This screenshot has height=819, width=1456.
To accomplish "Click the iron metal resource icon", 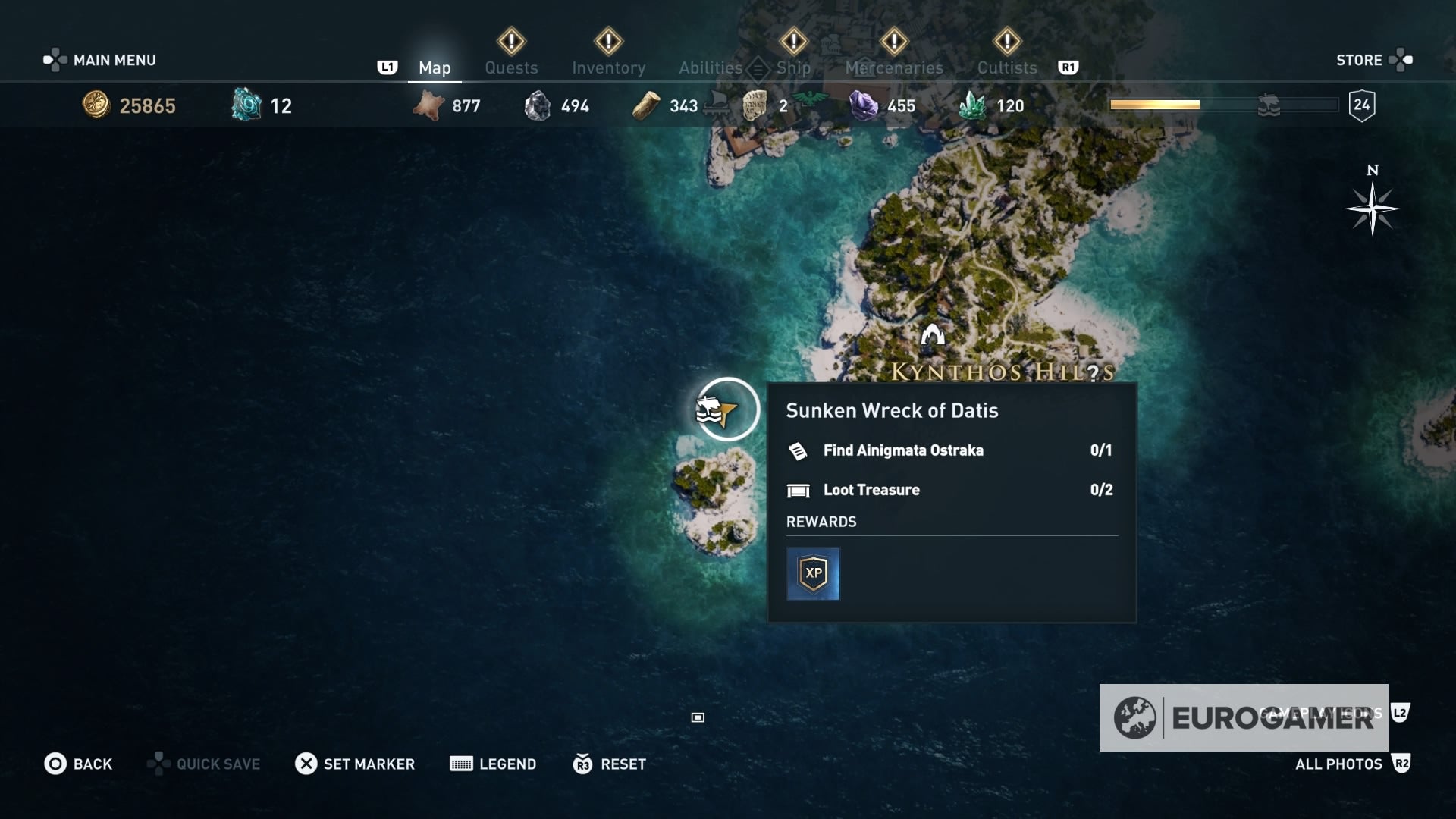I will (540, 105).
